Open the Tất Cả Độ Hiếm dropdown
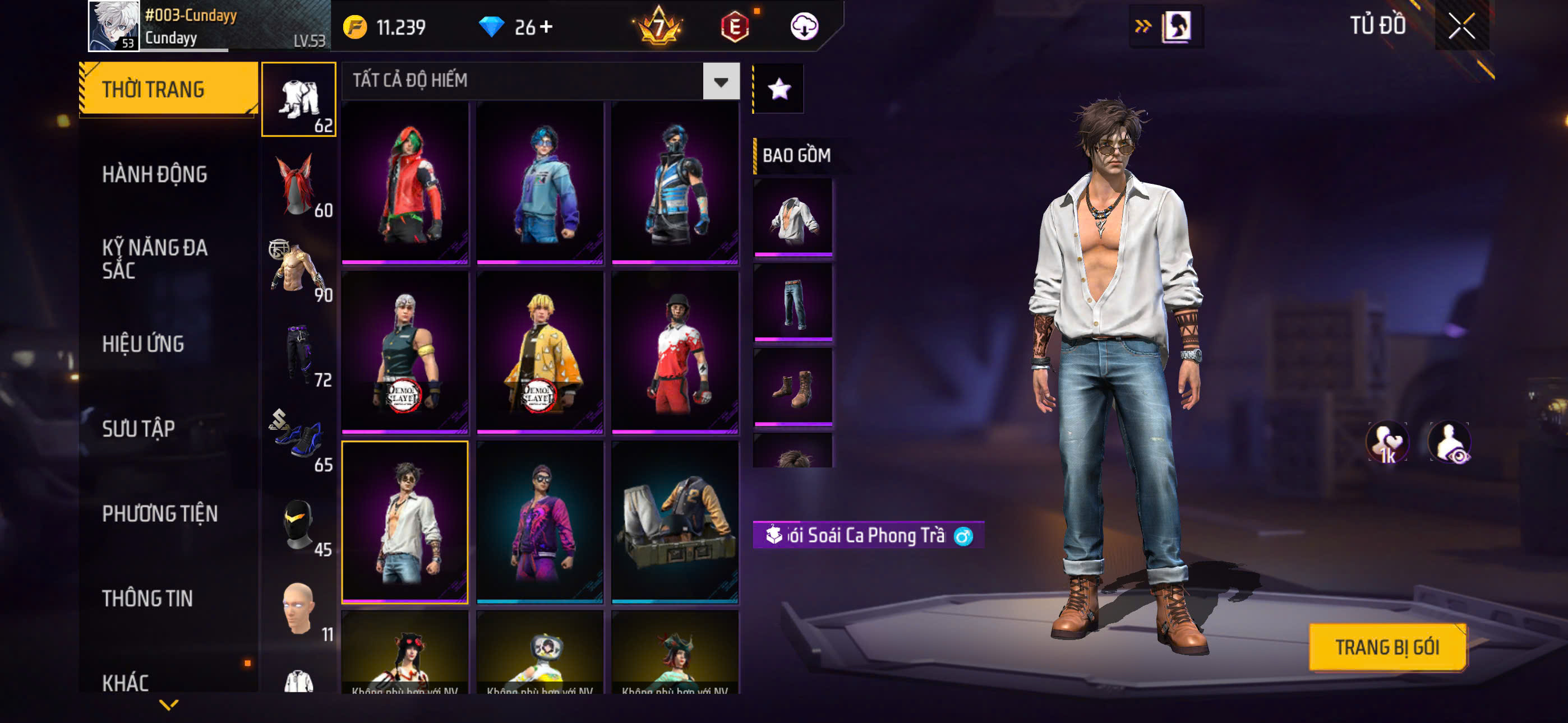Image resolution: width=1568 pixels, height=723 pixels. point(721,81)
